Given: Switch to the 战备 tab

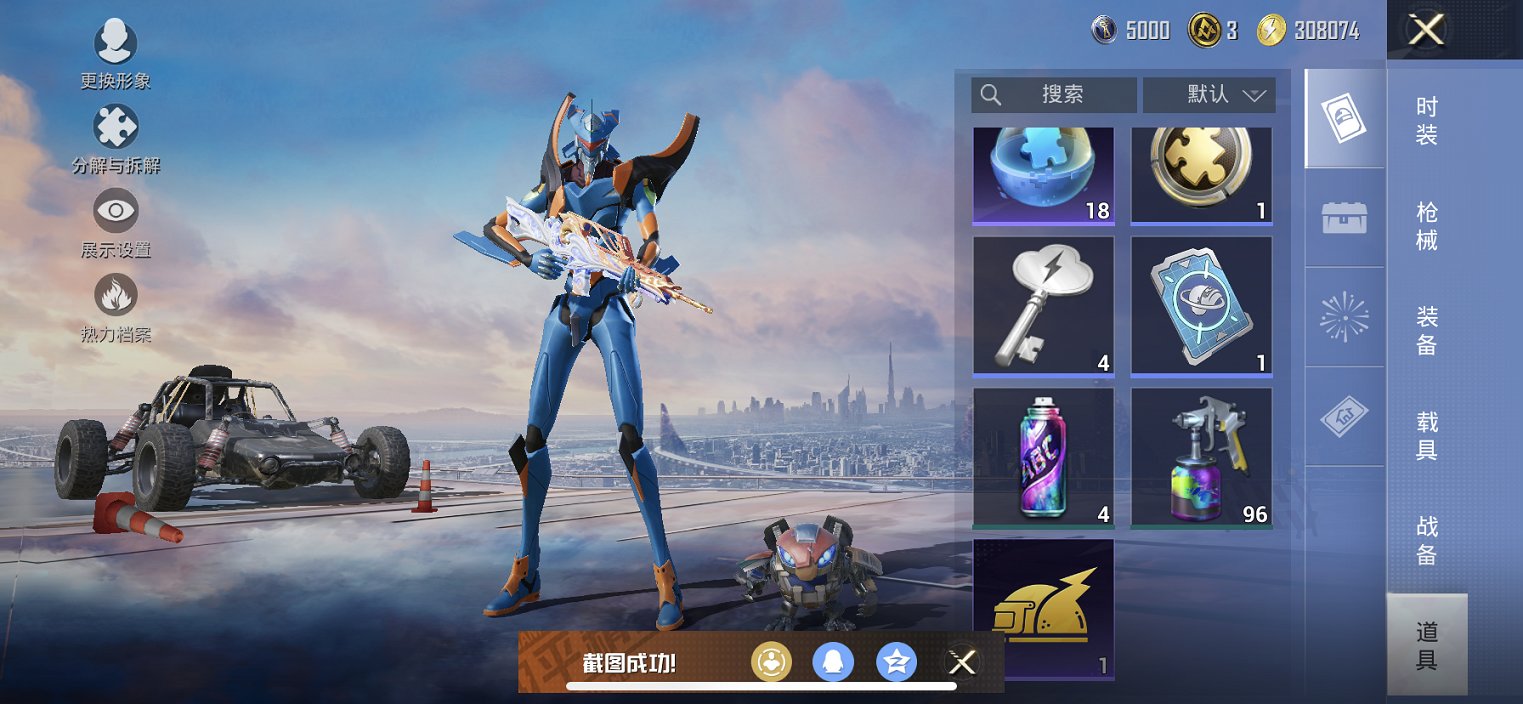Looking at the screenshot, I should click(1427, 540).
